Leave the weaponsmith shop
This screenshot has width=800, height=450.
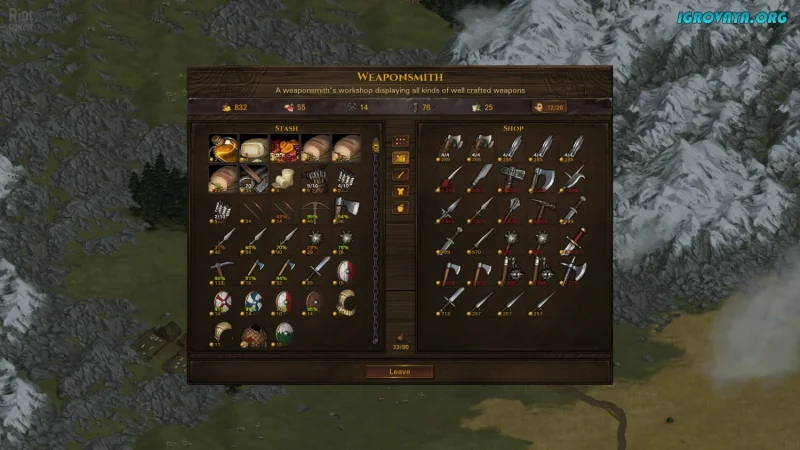coord(398,371)
